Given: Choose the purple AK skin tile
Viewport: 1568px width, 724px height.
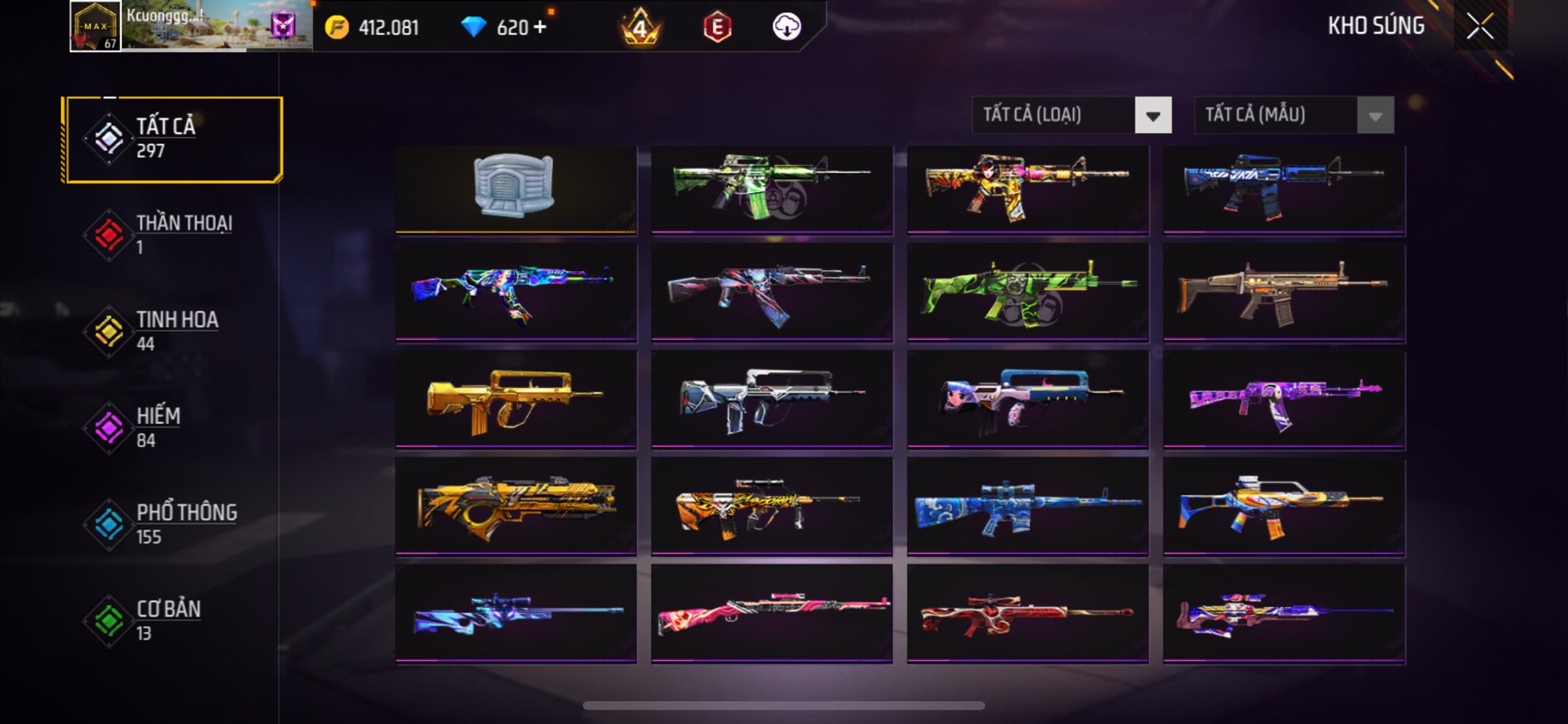Looking at the screenshot, I should (x=1284, y=399).
